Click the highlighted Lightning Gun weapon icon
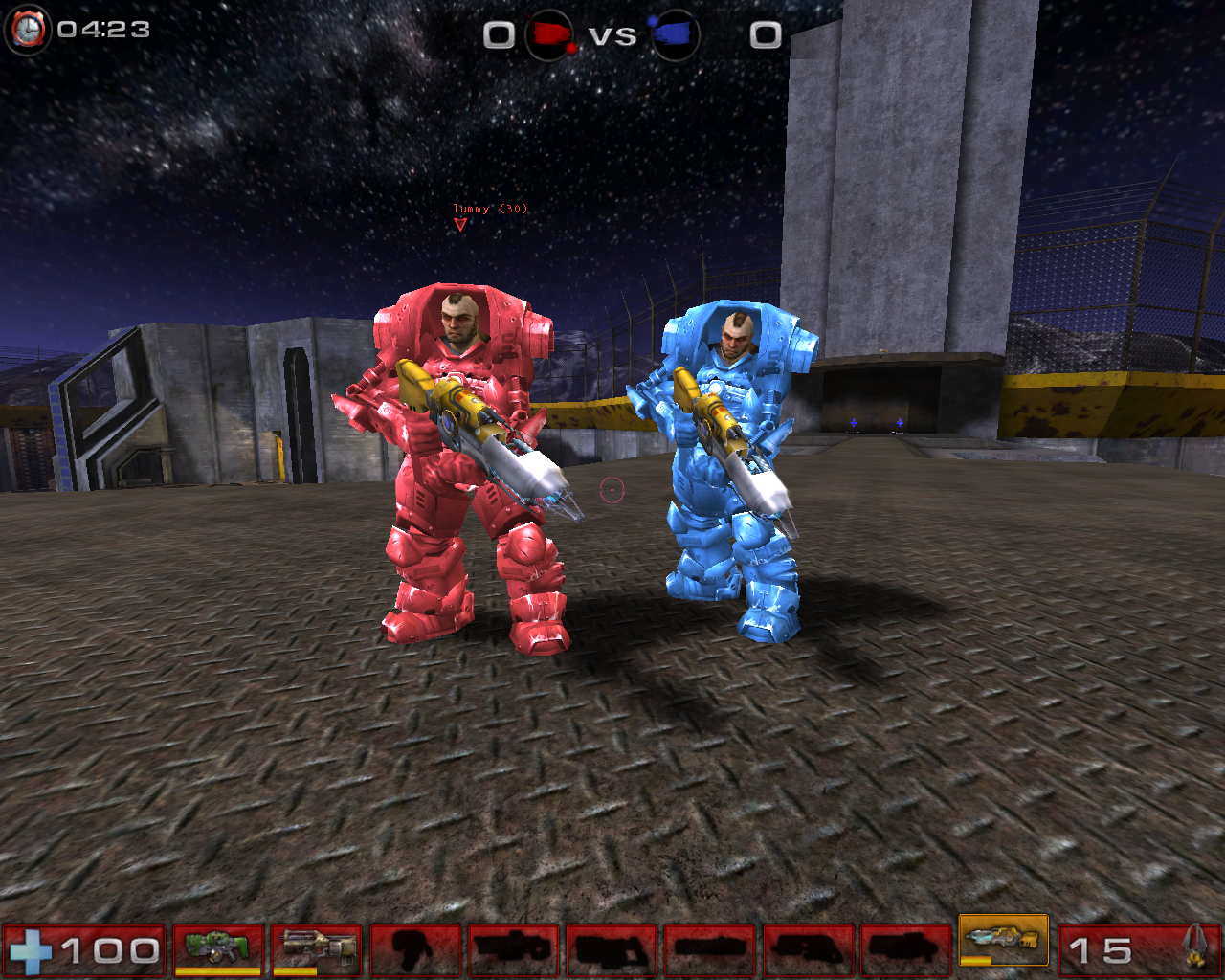This screenshot has height=980, width=1225. click(x=1003, y=944)
